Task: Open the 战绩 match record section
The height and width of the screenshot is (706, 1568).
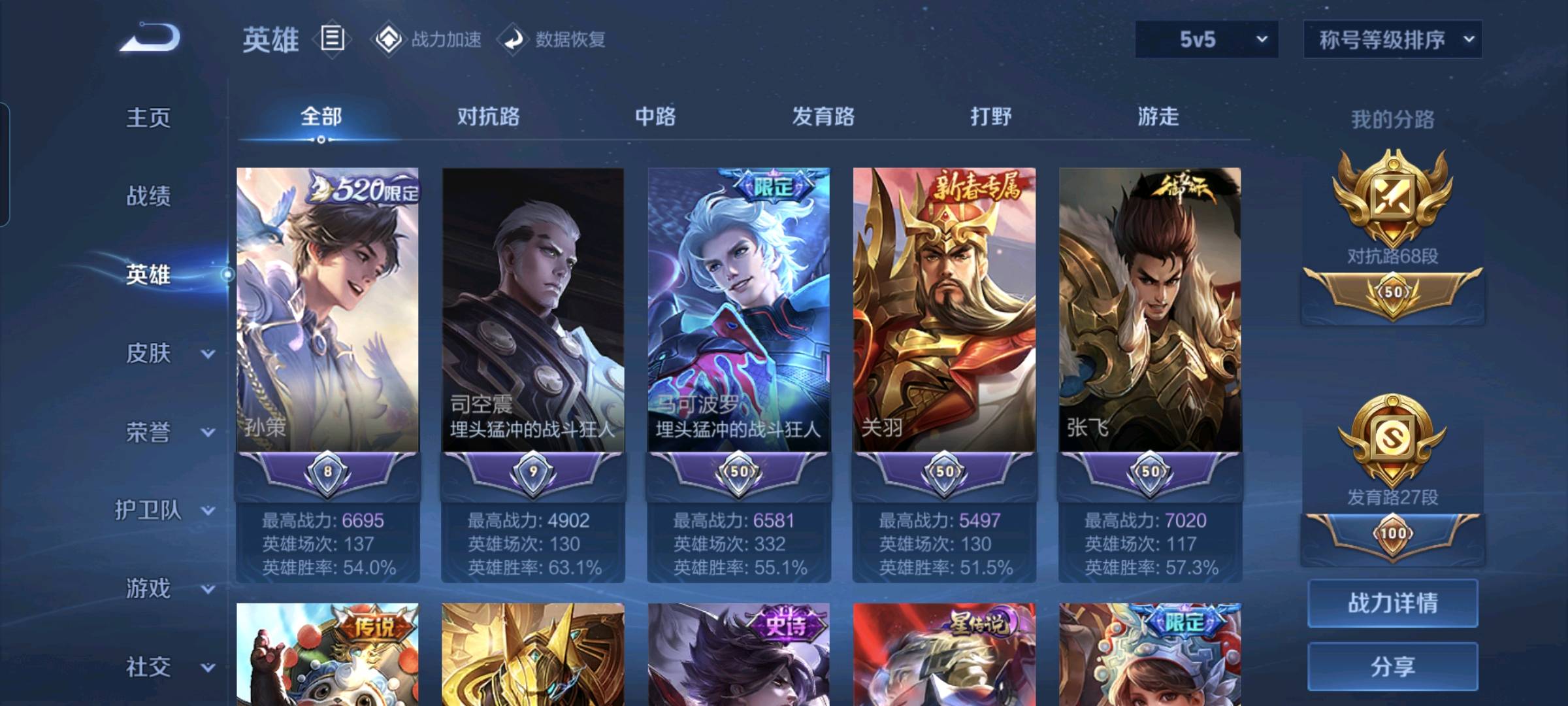Action: [x=148, y=195]
